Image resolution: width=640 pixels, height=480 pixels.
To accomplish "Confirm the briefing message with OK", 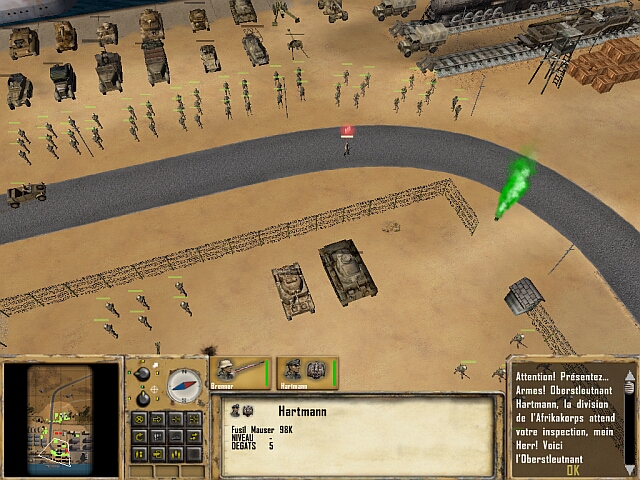I will pos(572,469).
